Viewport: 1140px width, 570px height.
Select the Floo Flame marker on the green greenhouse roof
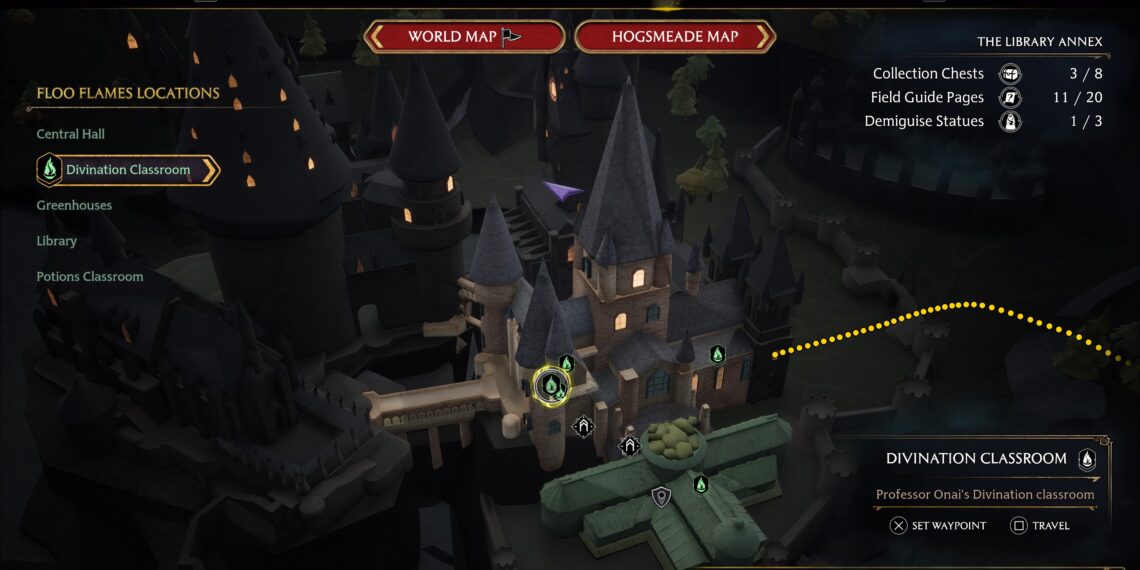pyautogui.click(x=701, y=484)
